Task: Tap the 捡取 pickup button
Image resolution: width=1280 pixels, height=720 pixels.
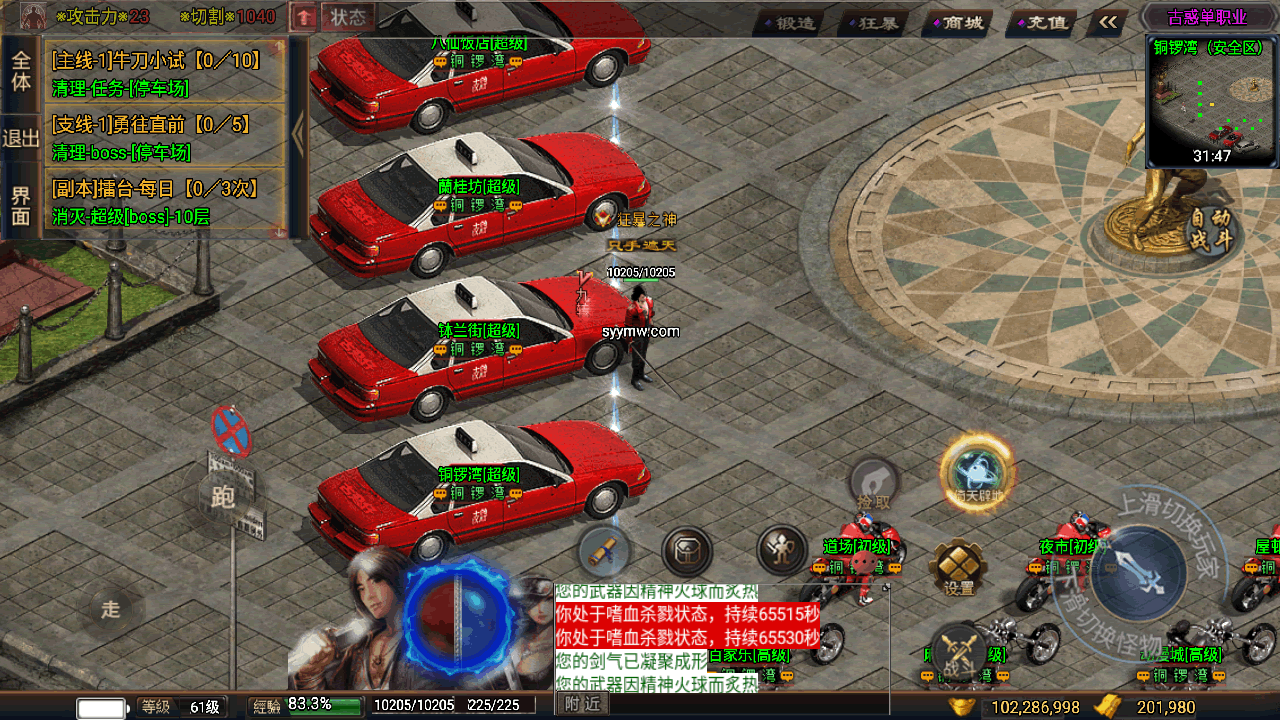Action: click(872, 483)
